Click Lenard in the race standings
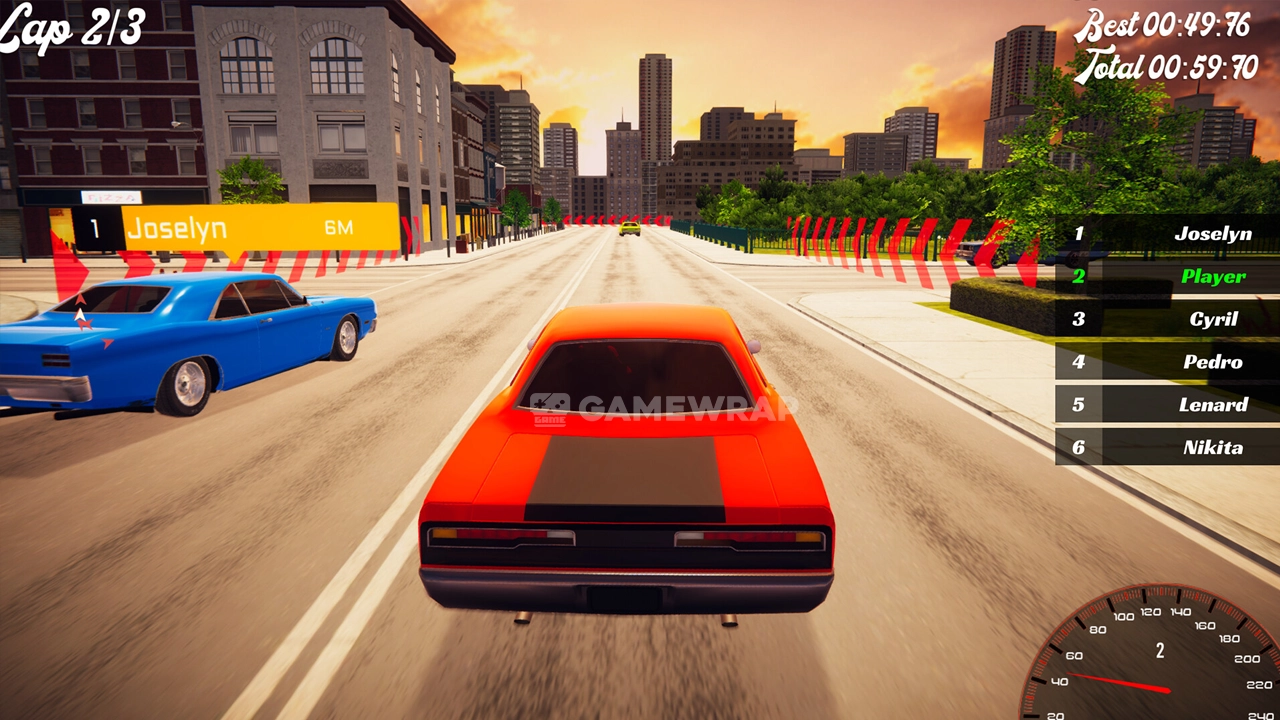Viewport: 1280px width, 720px height. point(1167,405)
